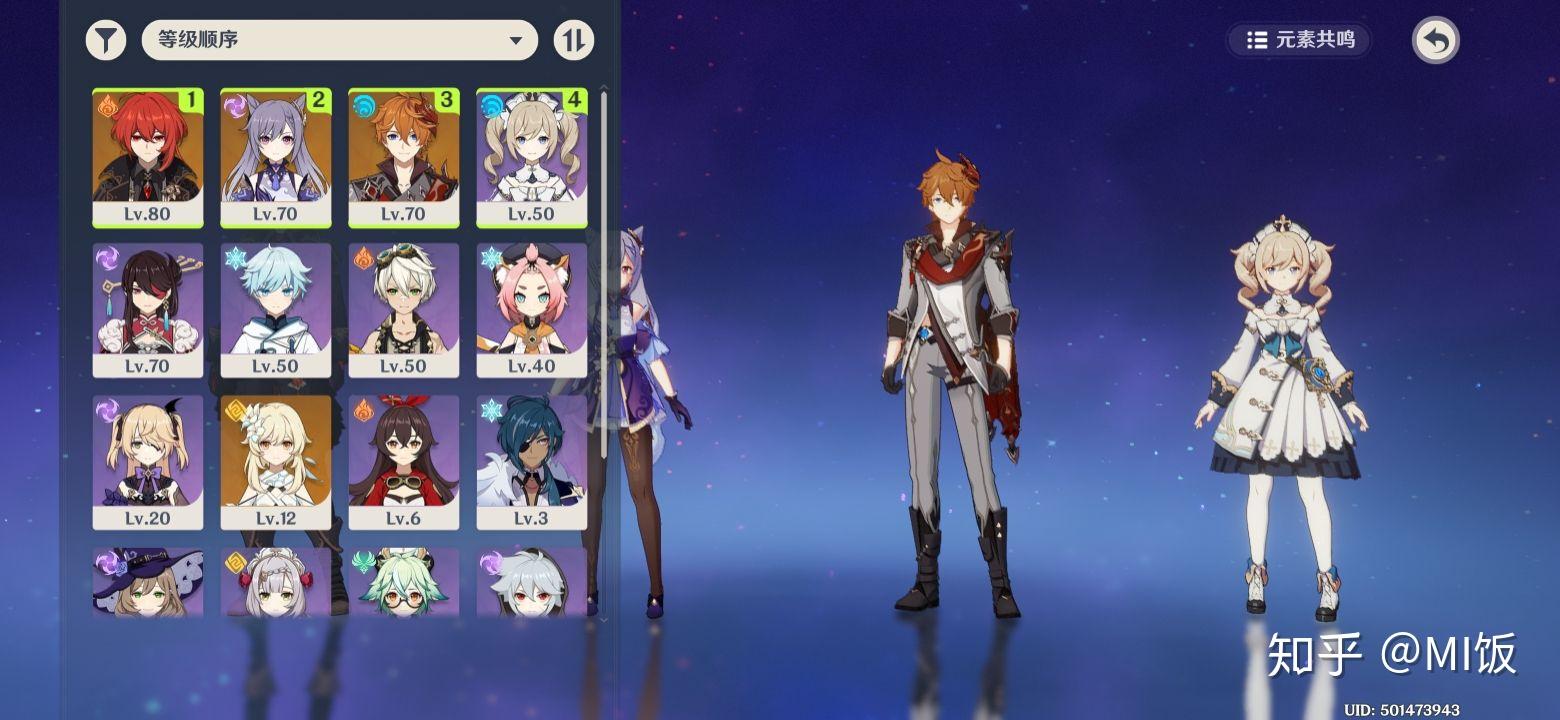The image size is (1560, 720).
Task: Pick Diona's Lv.40 portrait card
Action: [x=532, y=310]
